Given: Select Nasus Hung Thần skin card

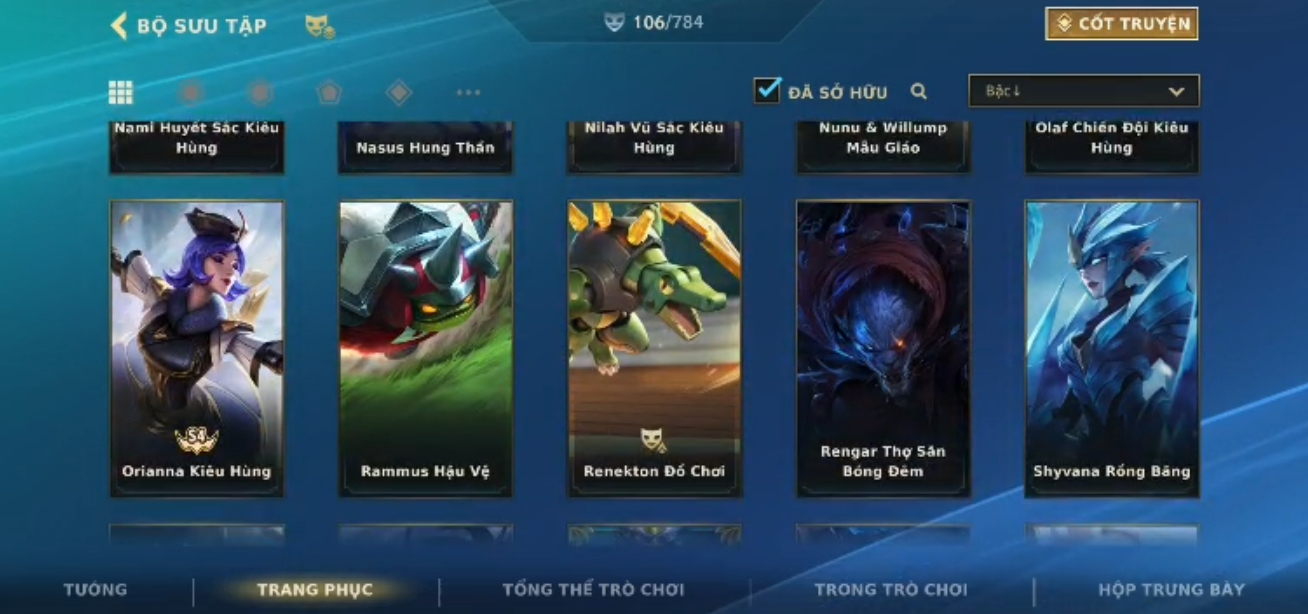Looking at the screenshot, I should [425, 148].
